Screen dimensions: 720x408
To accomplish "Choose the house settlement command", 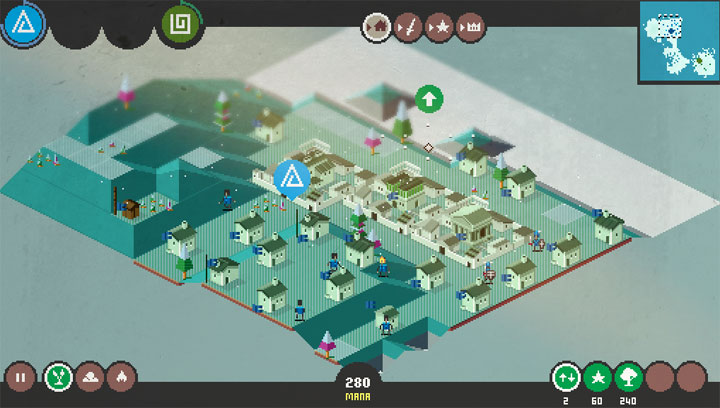I will click(x=378, y=25).
